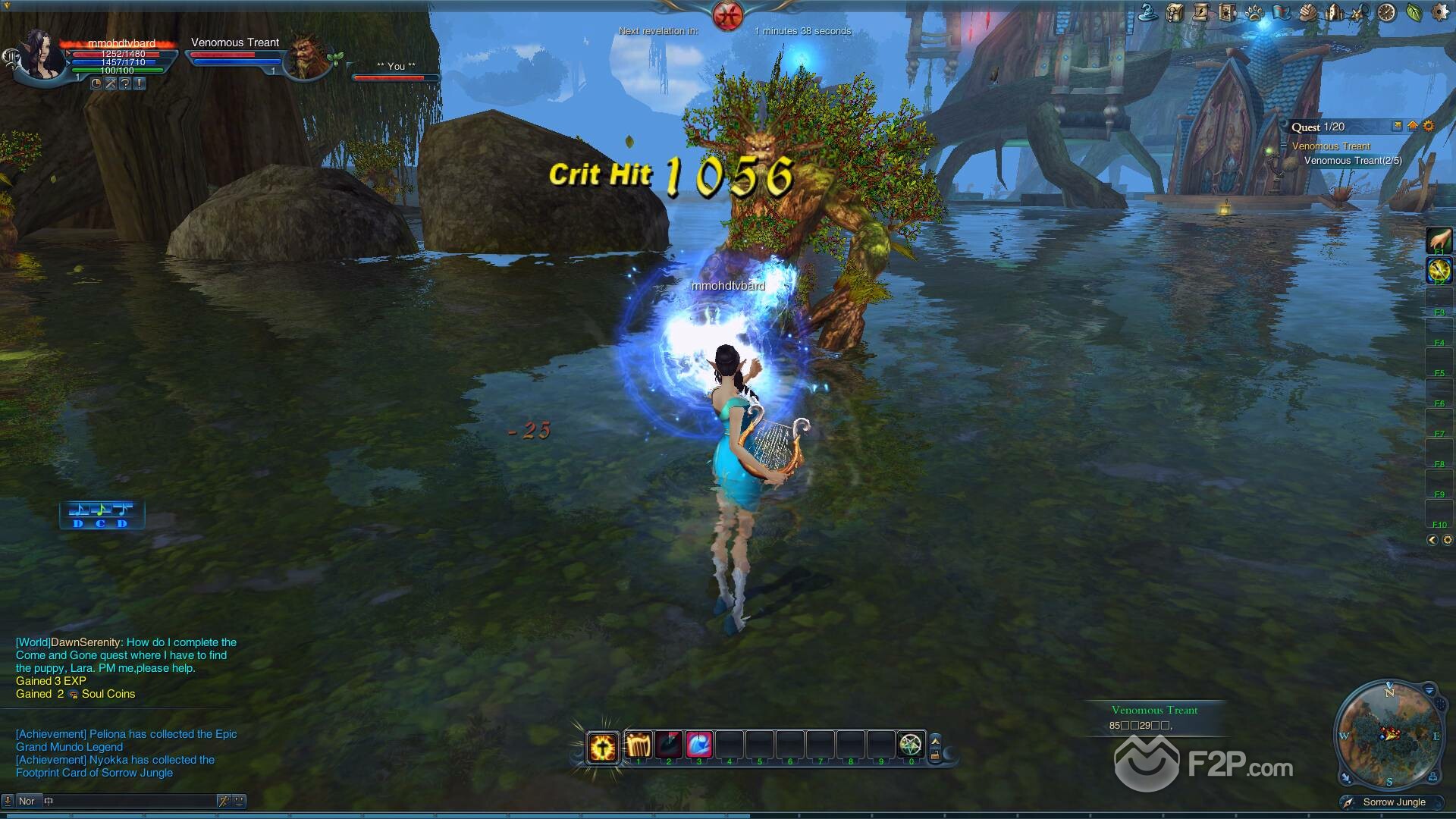Click the green leaf icon
The width and height of the screenshot is (1456, 819).
pos(1414,12)
